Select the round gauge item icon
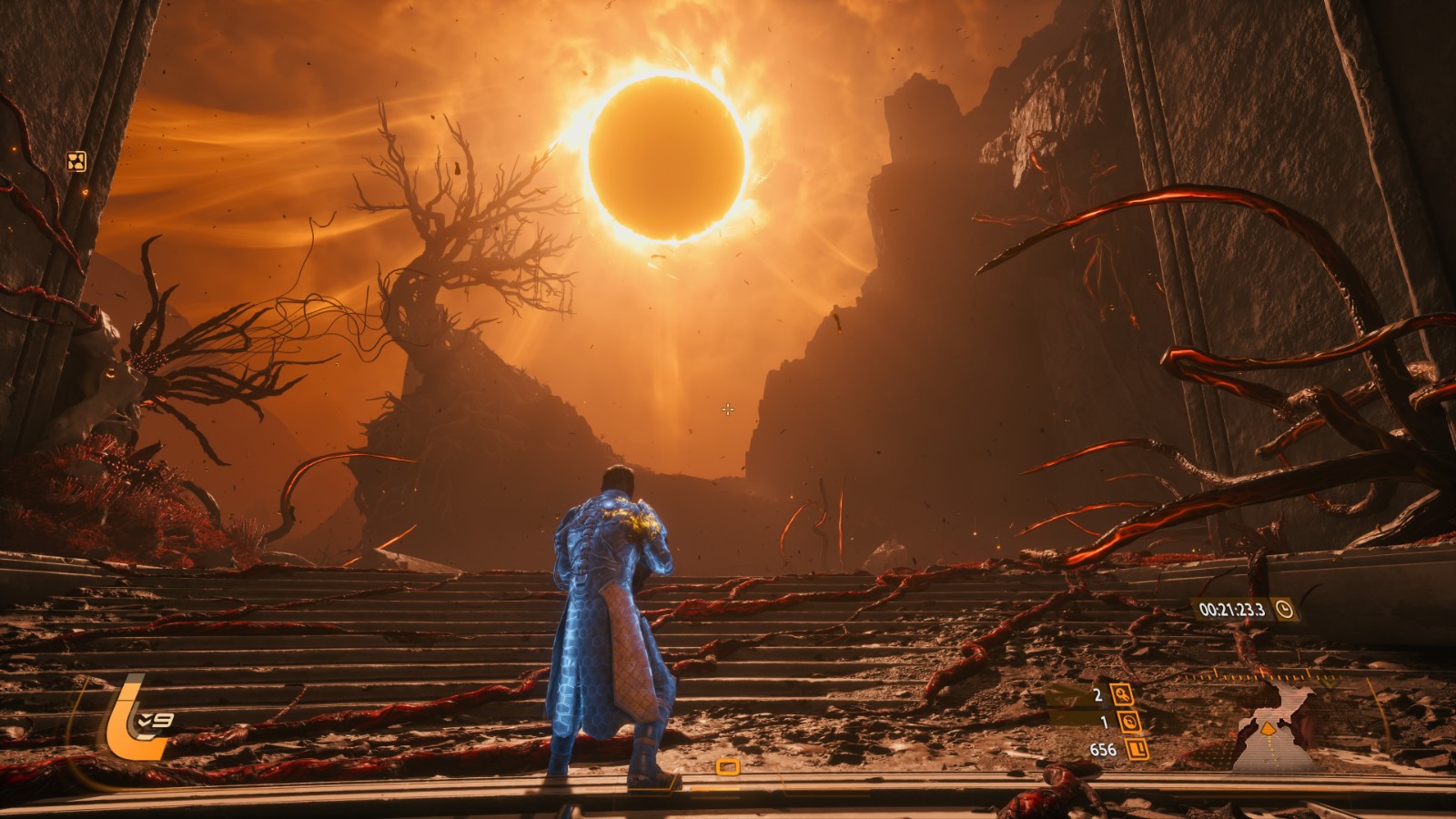 (x=1129, y=723)
